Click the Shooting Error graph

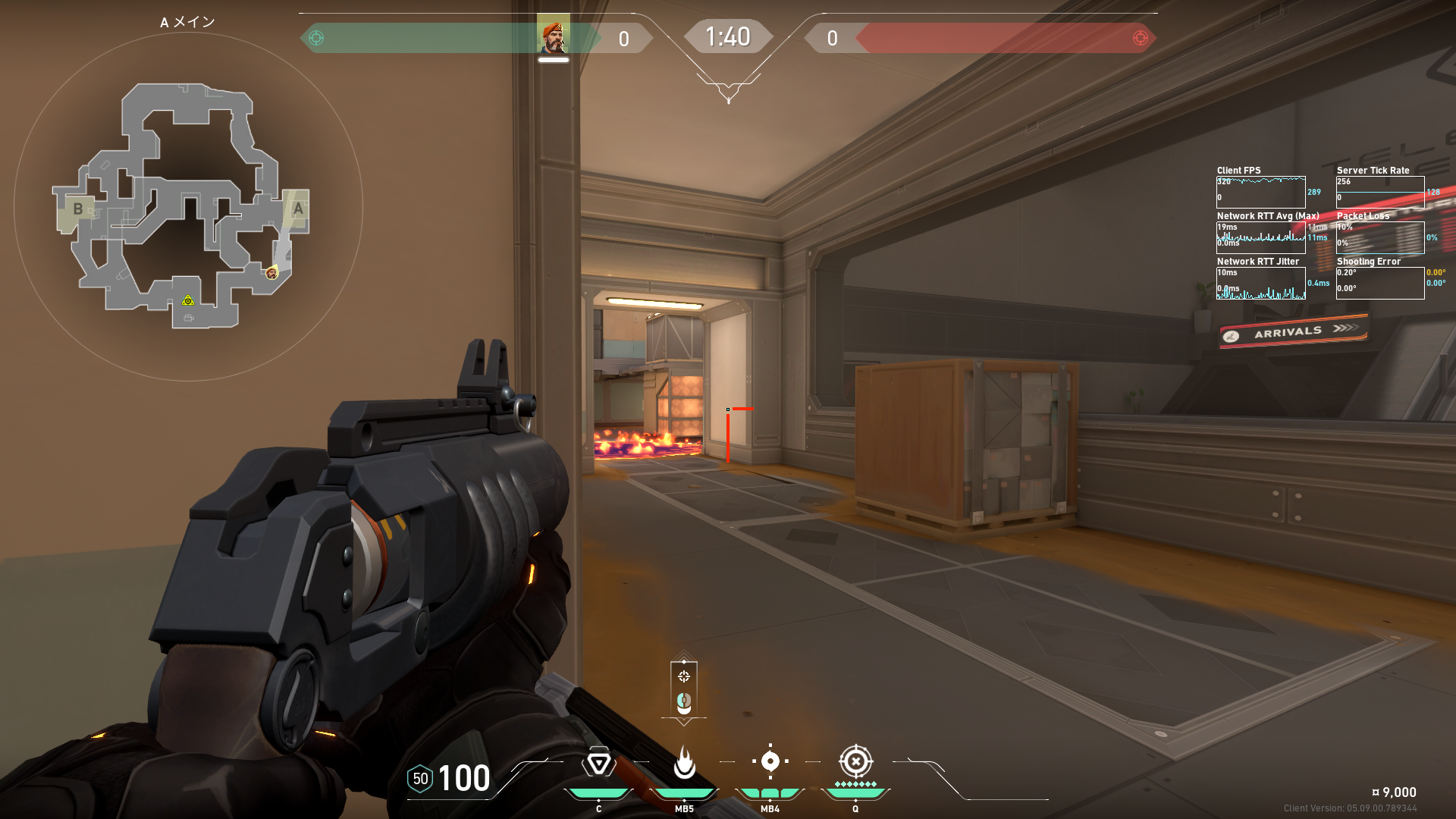(1379, 284)
